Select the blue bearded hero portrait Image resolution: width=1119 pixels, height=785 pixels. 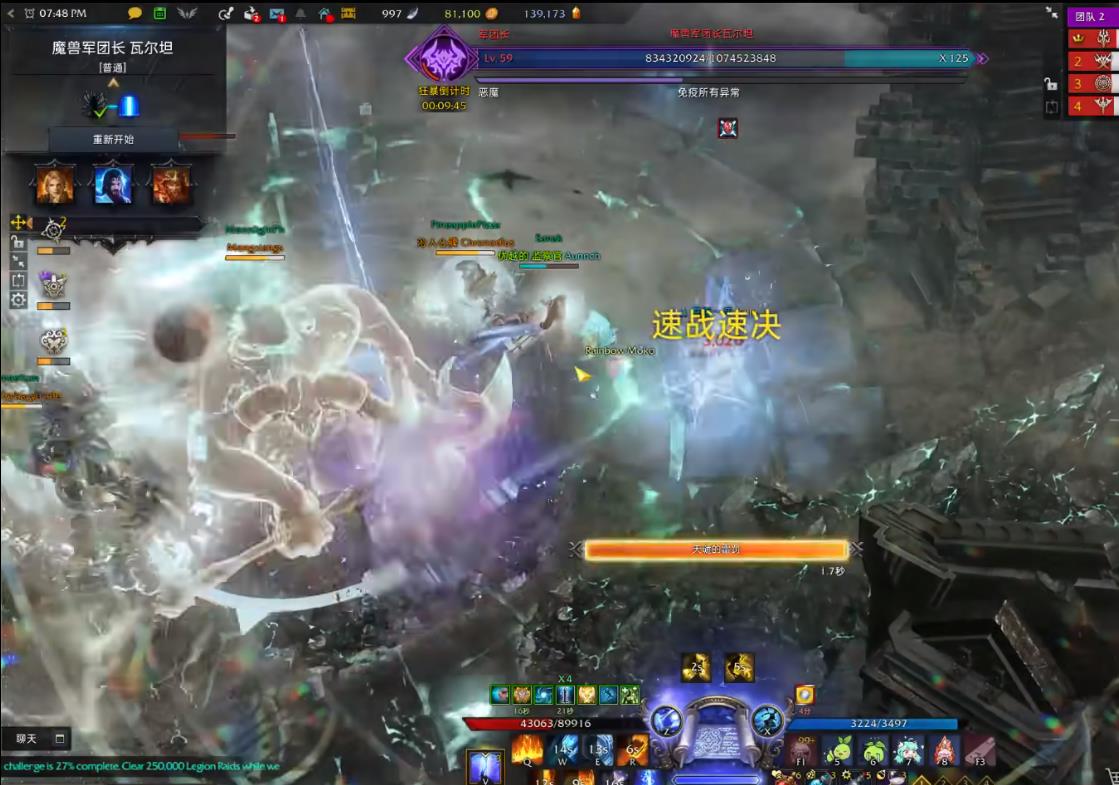coord(113,184)
